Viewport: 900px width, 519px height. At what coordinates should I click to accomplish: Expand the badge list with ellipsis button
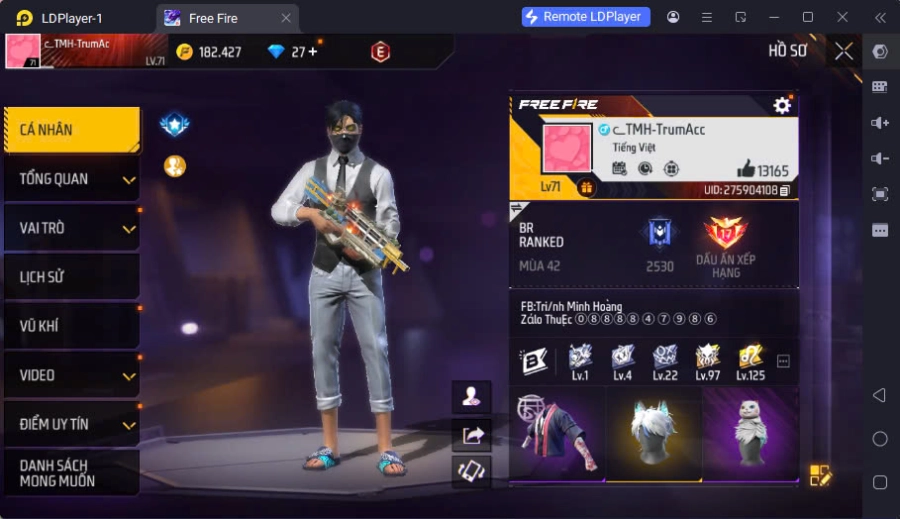783,361
